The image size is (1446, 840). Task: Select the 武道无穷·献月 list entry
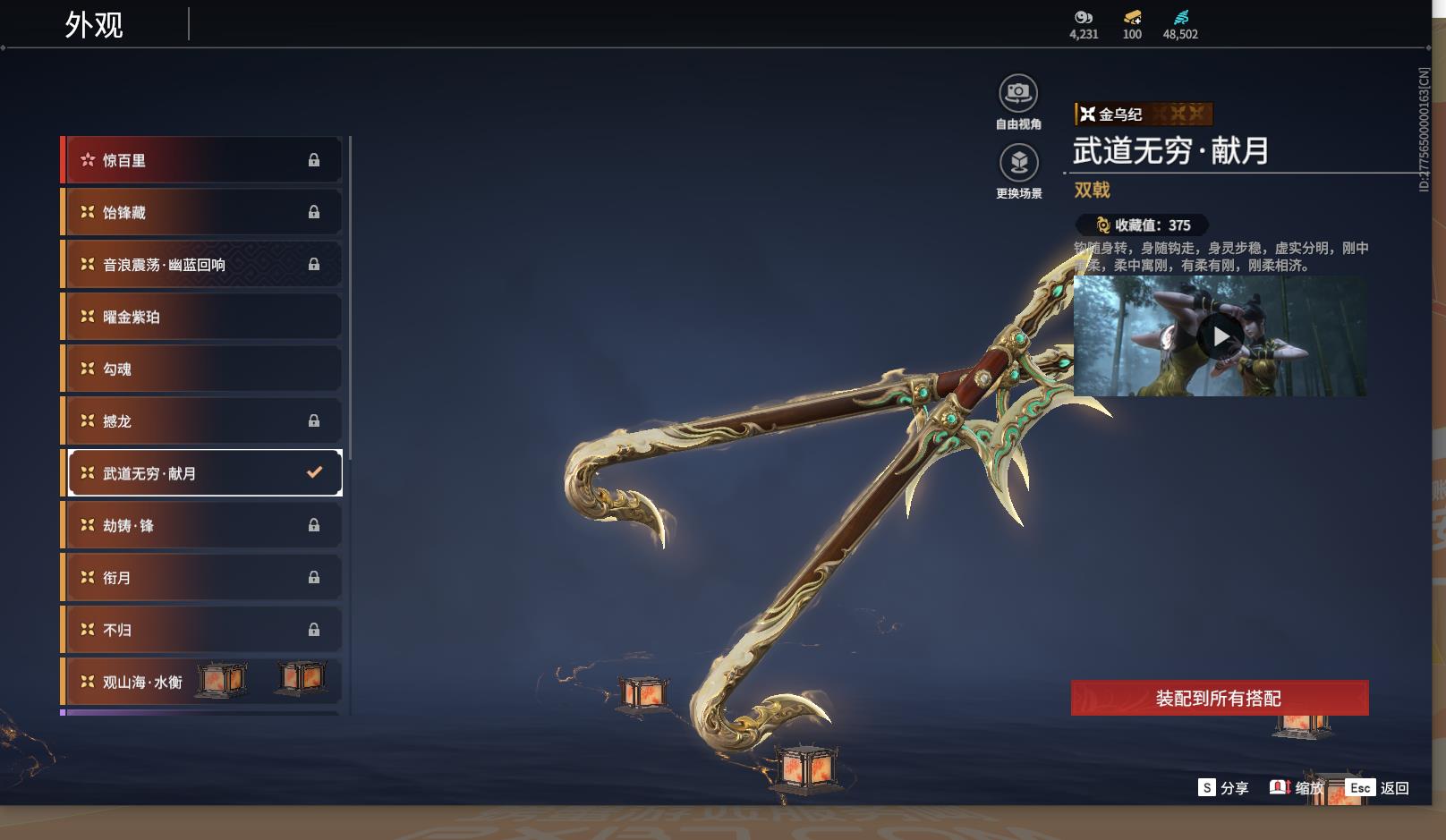(x=202, y=473)
